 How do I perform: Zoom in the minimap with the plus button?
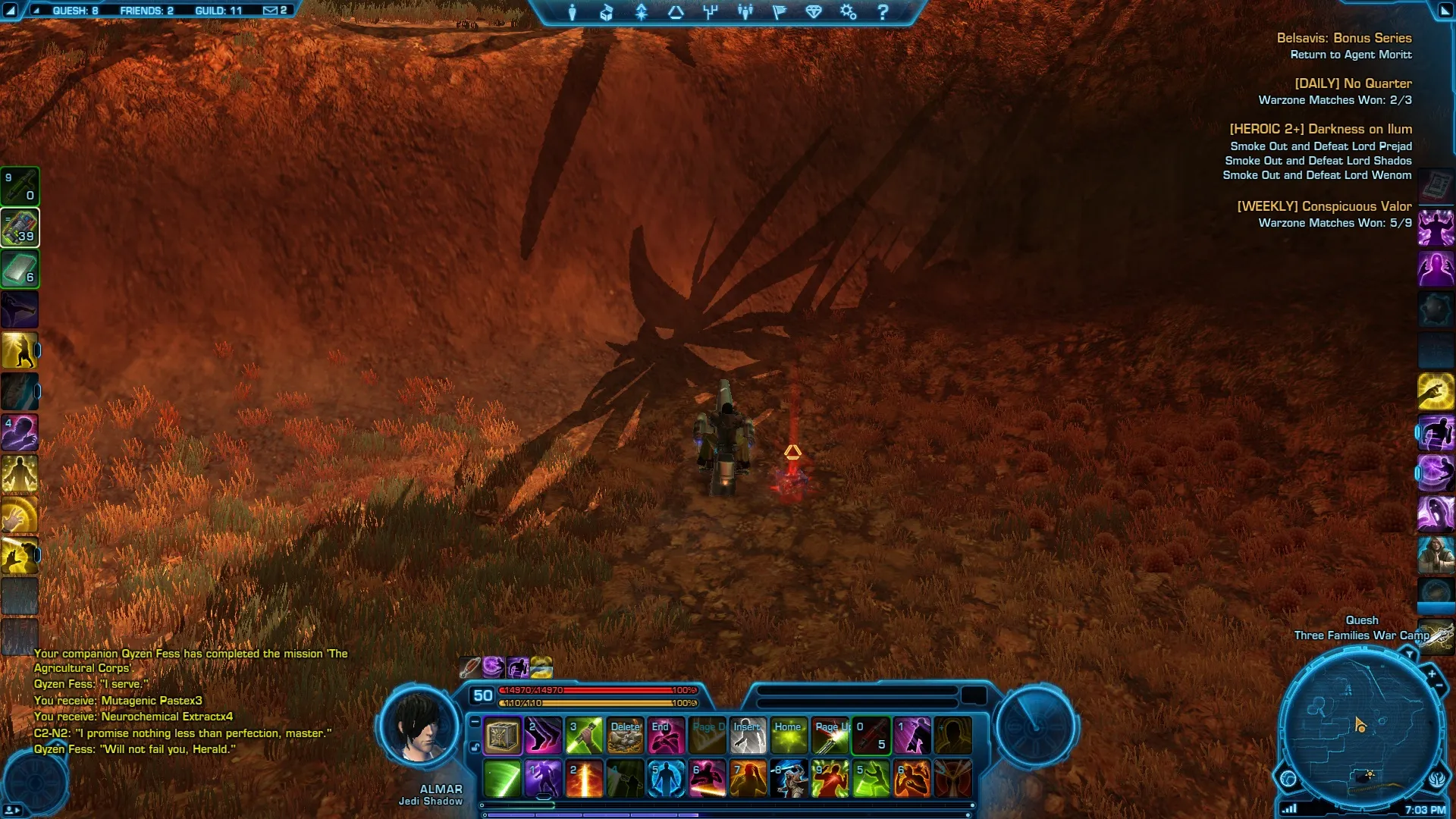[x=1432, y=673]
